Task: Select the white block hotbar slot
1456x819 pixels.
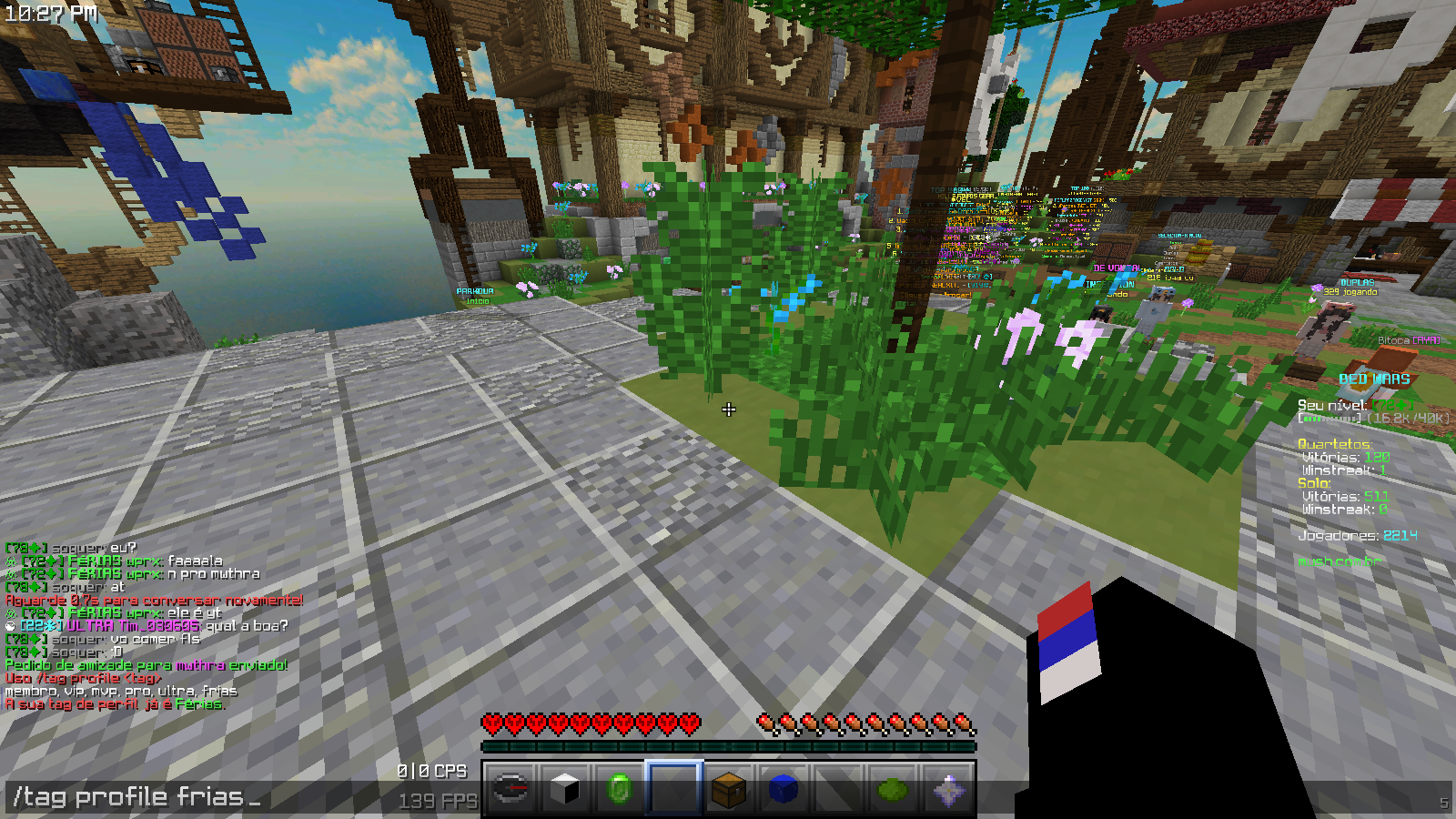Action: [565, 788]
